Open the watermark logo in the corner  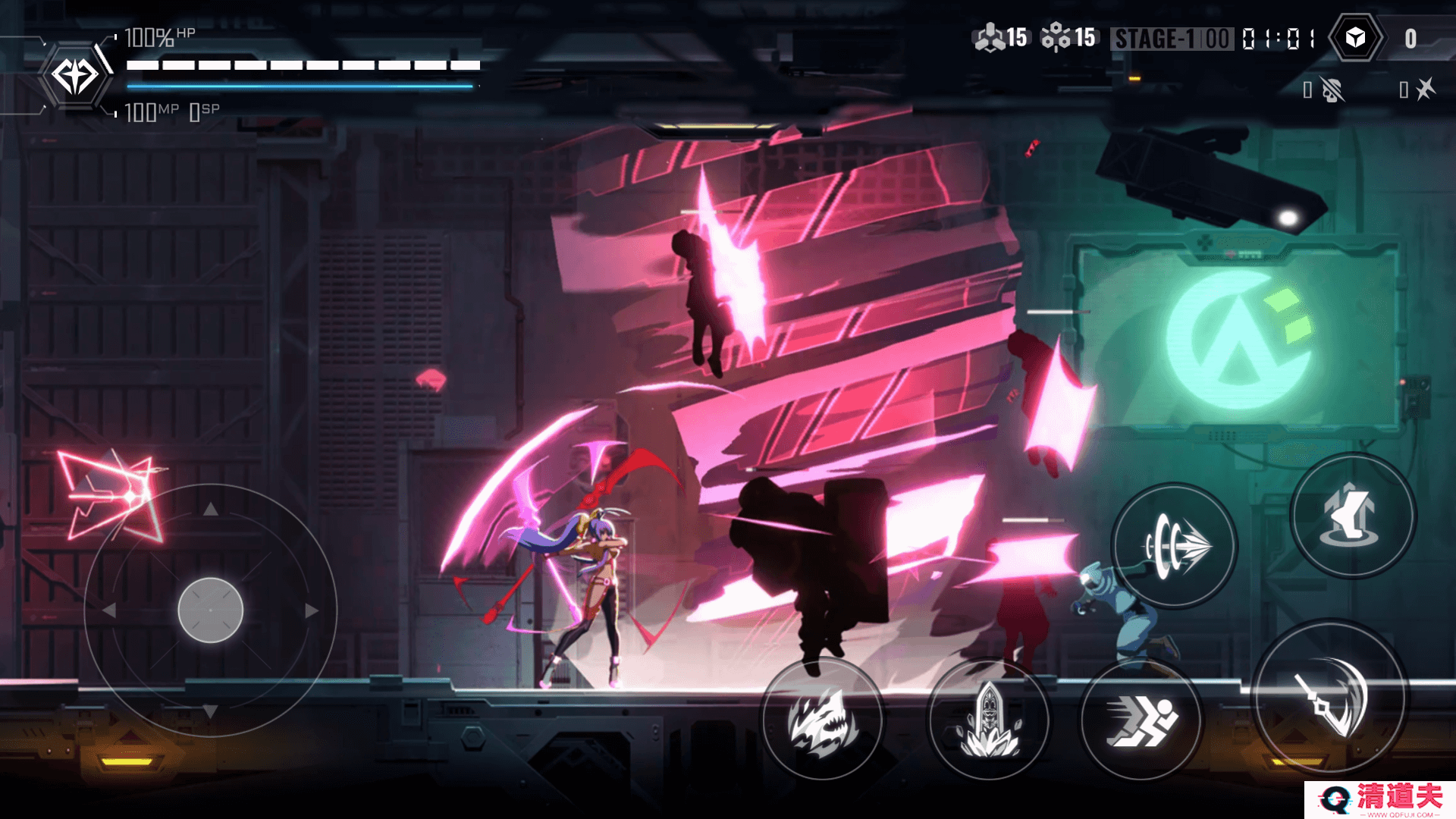[1380, 799]
